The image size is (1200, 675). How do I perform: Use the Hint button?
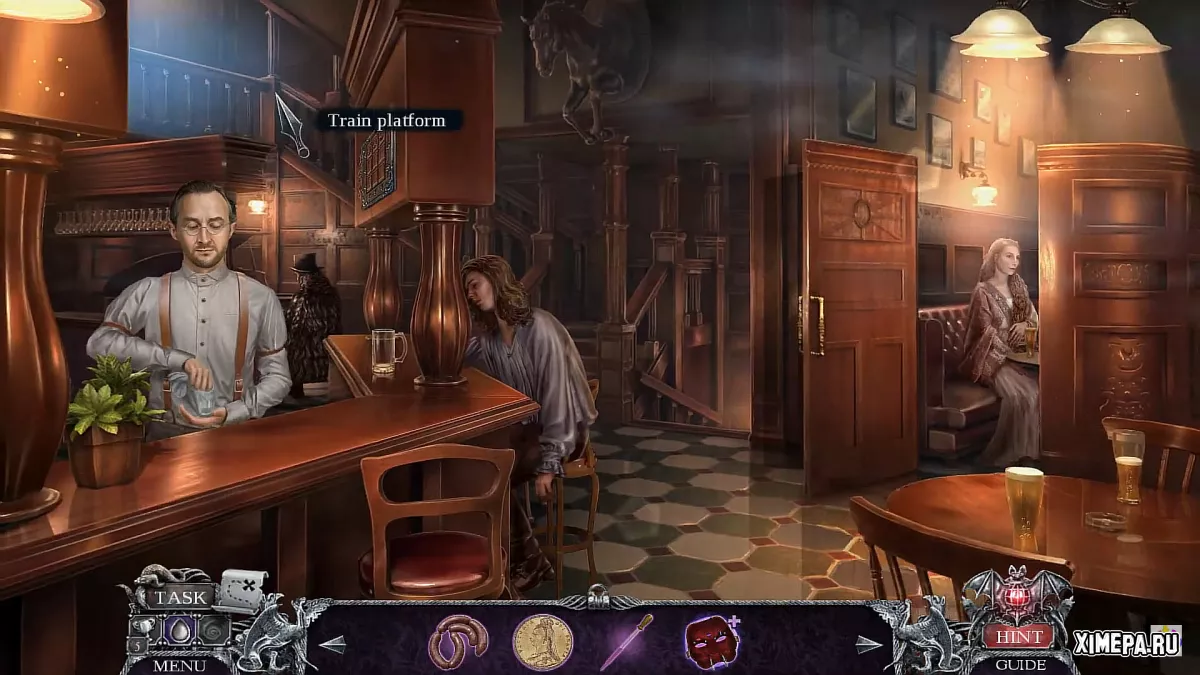(1018, 636)
